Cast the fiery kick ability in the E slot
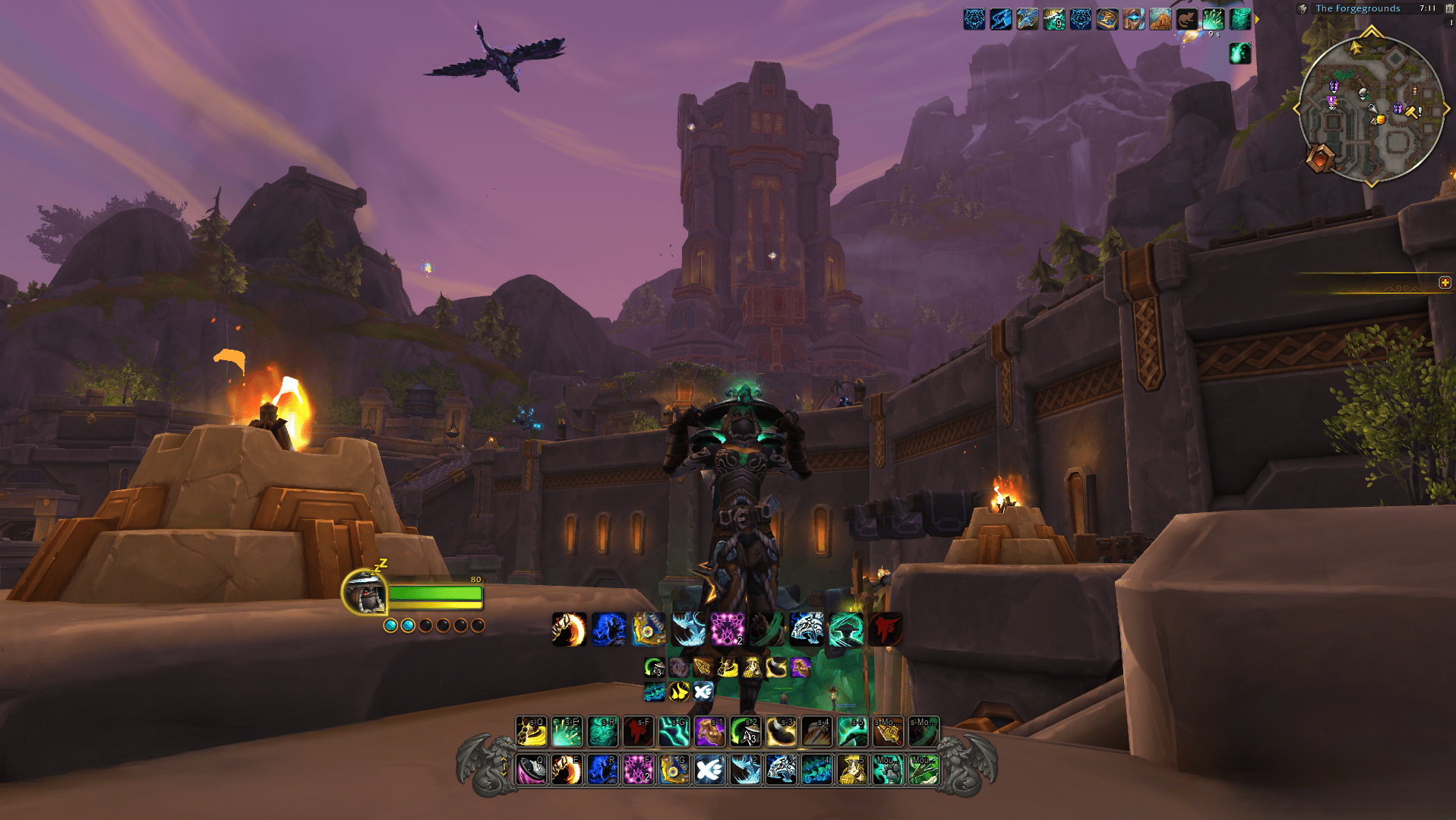 pyautogui.click(x=567, y=770)
